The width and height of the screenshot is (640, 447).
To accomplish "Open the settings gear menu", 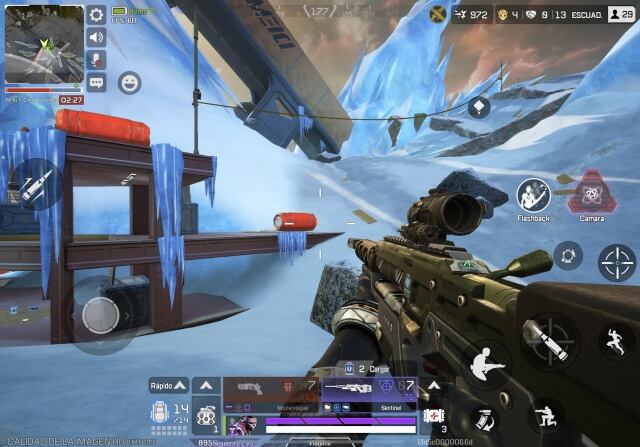I will [x=96, y=15].
